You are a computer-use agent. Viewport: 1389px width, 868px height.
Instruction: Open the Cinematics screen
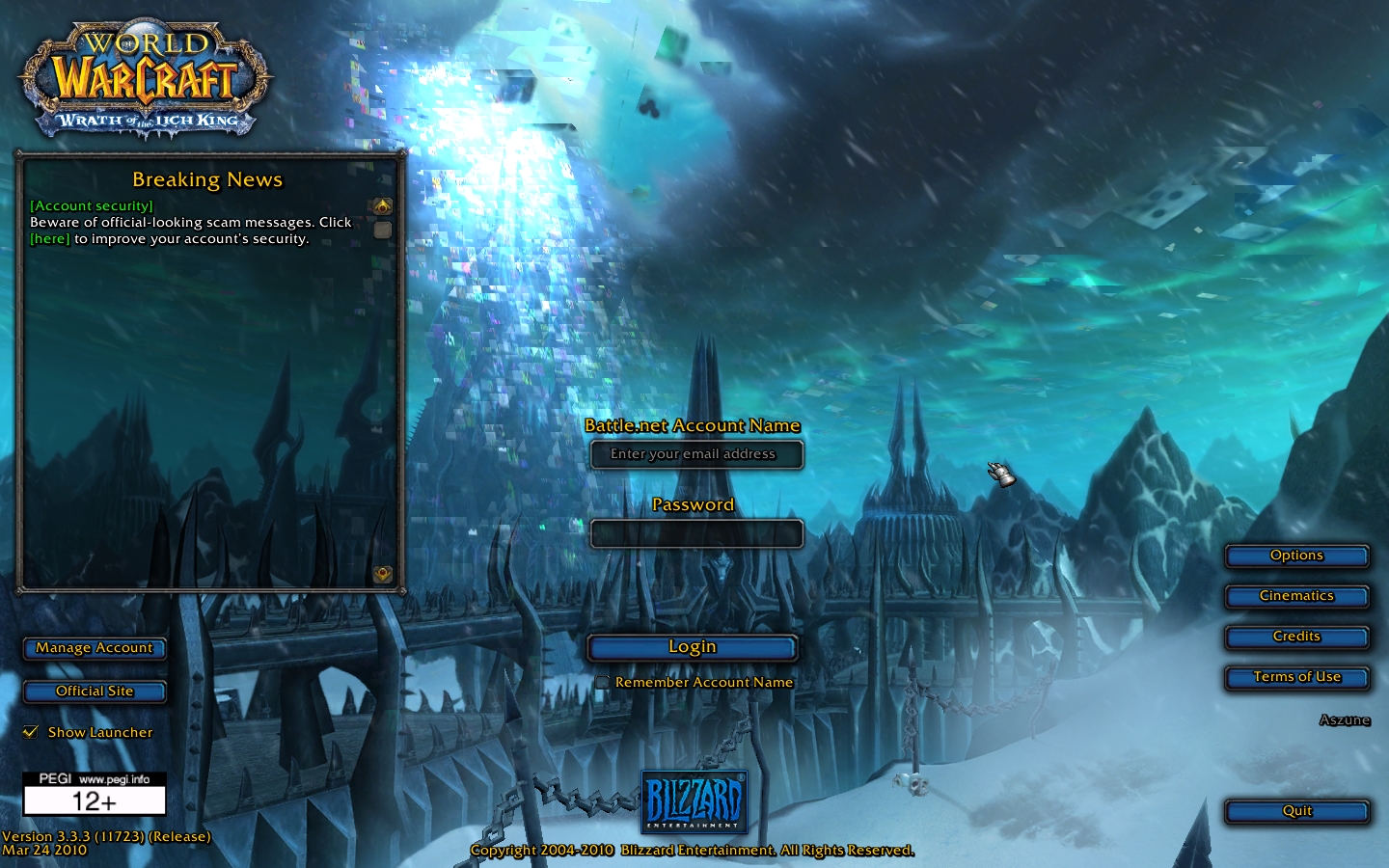coord(1296,596)
